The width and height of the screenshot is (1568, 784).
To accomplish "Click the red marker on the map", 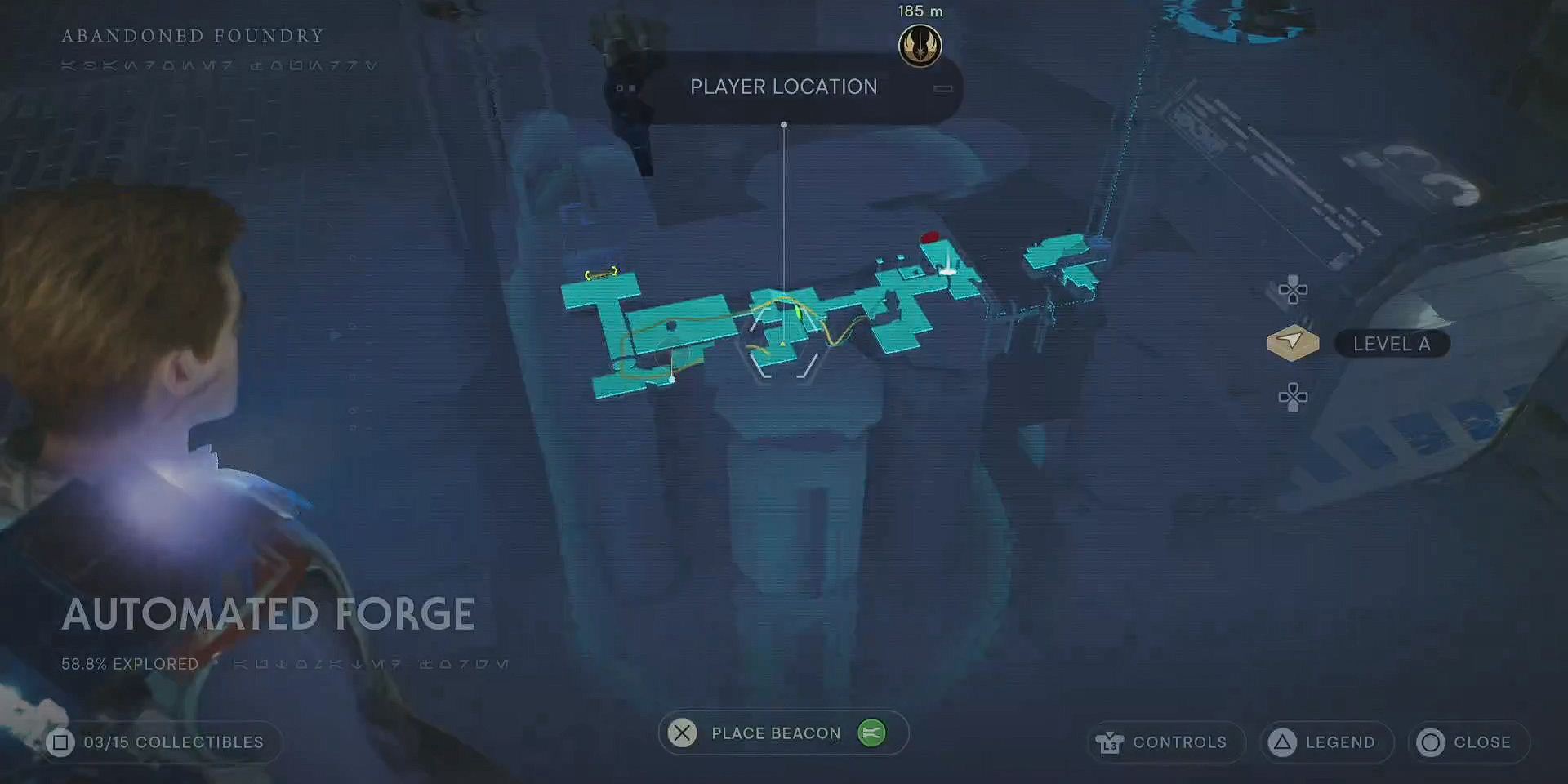I will [929, 238].
